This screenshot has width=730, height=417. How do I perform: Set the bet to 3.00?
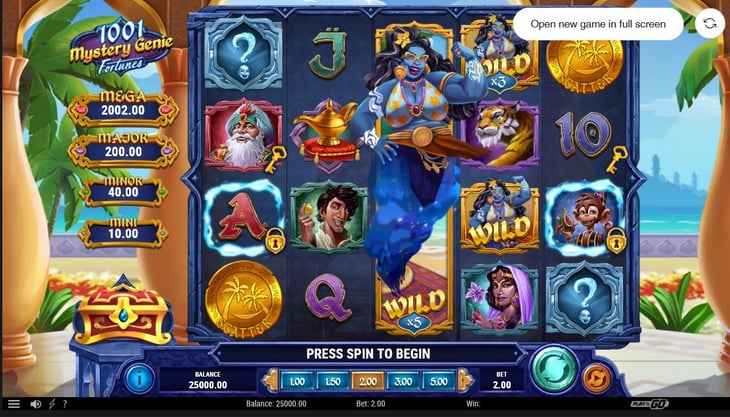(400, 381)
